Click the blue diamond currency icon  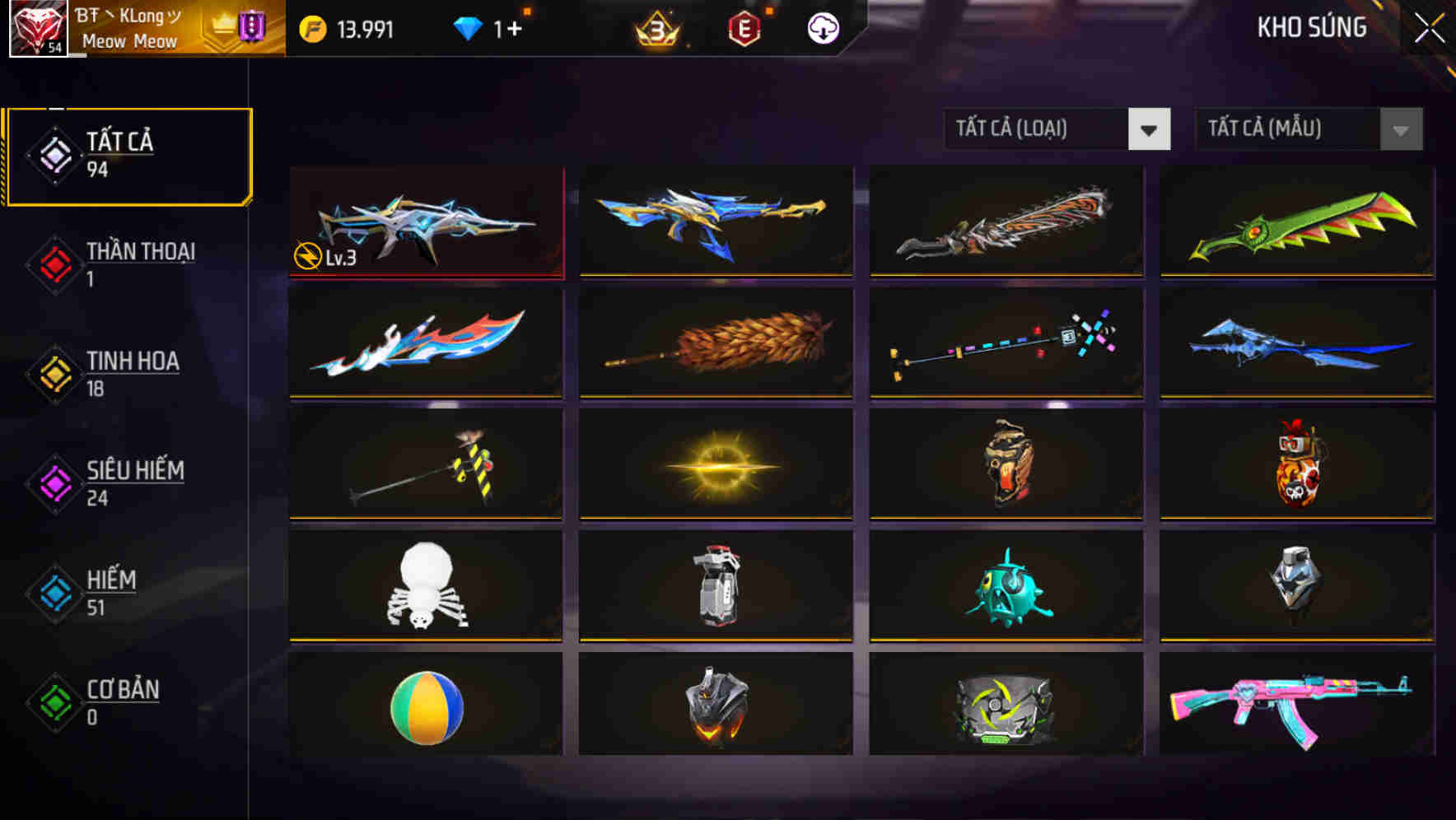click(469, 27)
